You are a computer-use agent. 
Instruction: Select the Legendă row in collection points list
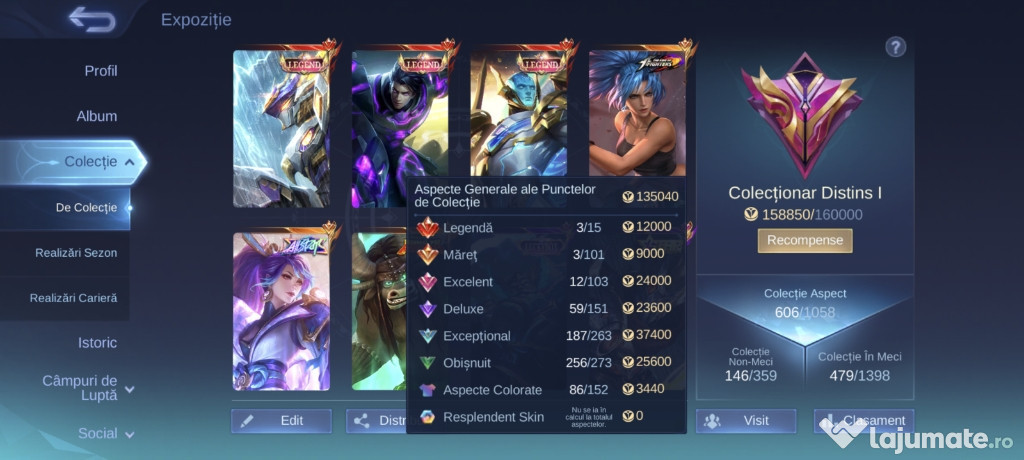coord(546,228)
